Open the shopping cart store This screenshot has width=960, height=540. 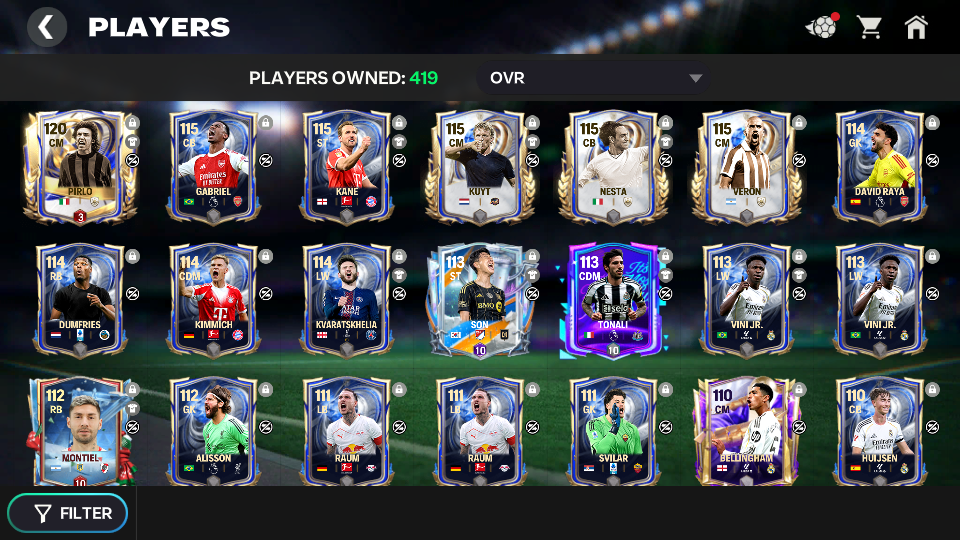coord(869,27)
